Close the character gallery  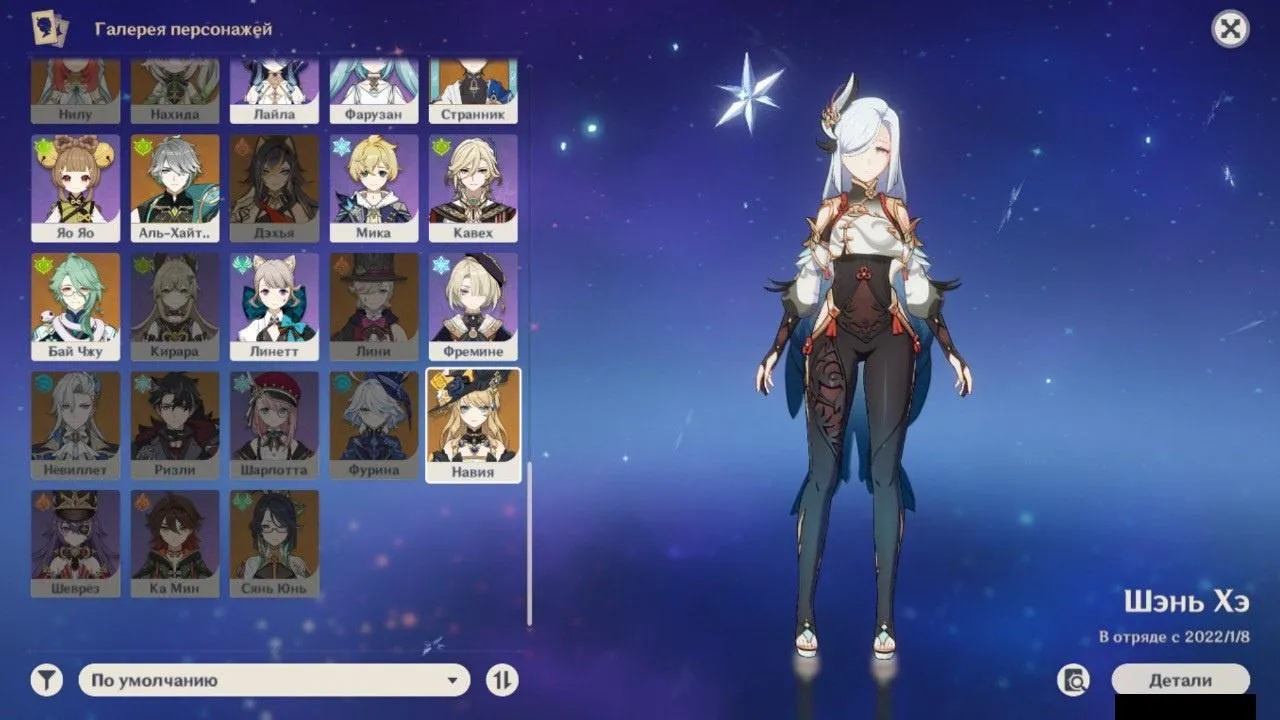1229,28
